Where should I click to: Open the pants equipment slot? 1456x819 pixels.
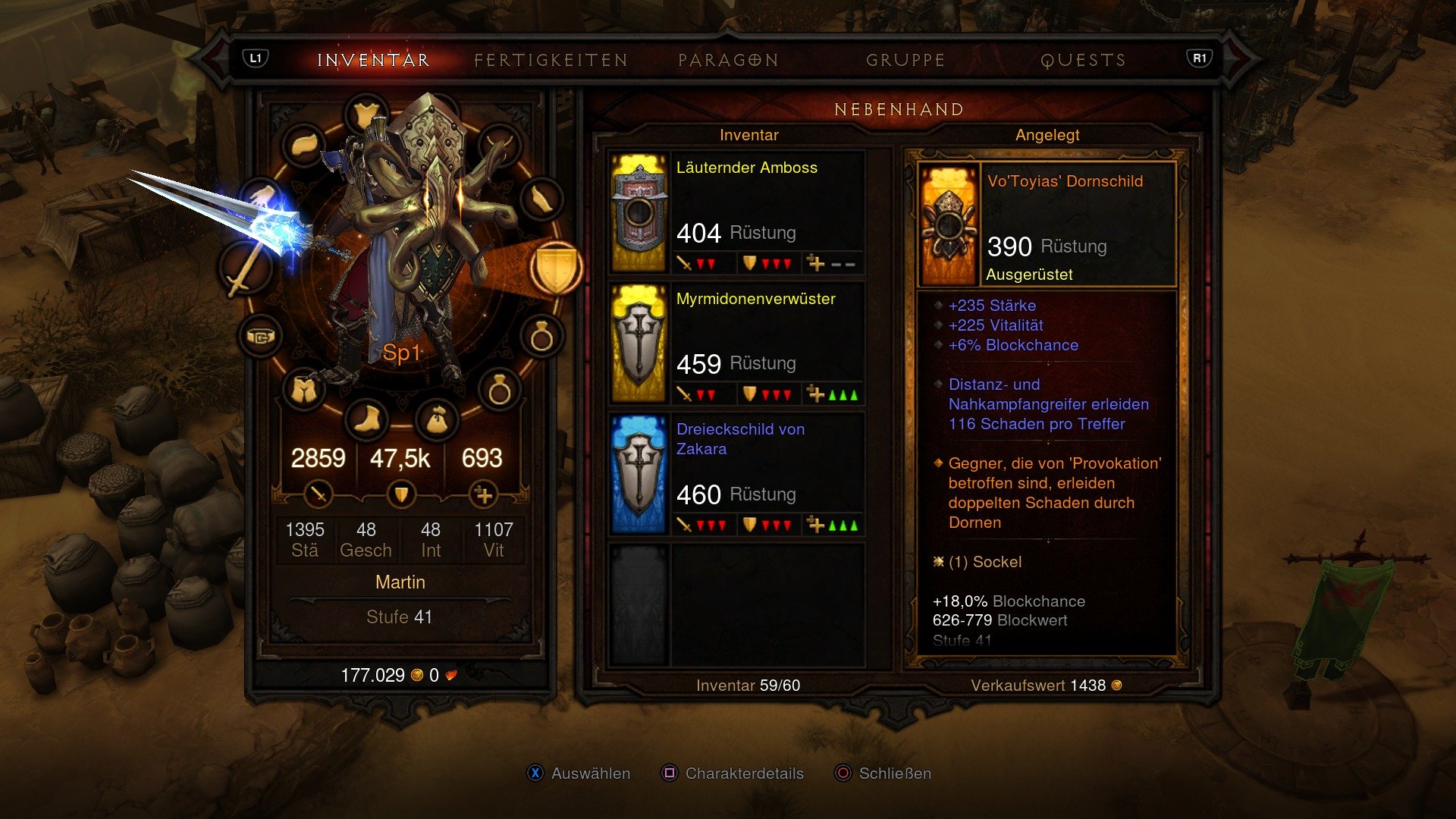(303, 389)
